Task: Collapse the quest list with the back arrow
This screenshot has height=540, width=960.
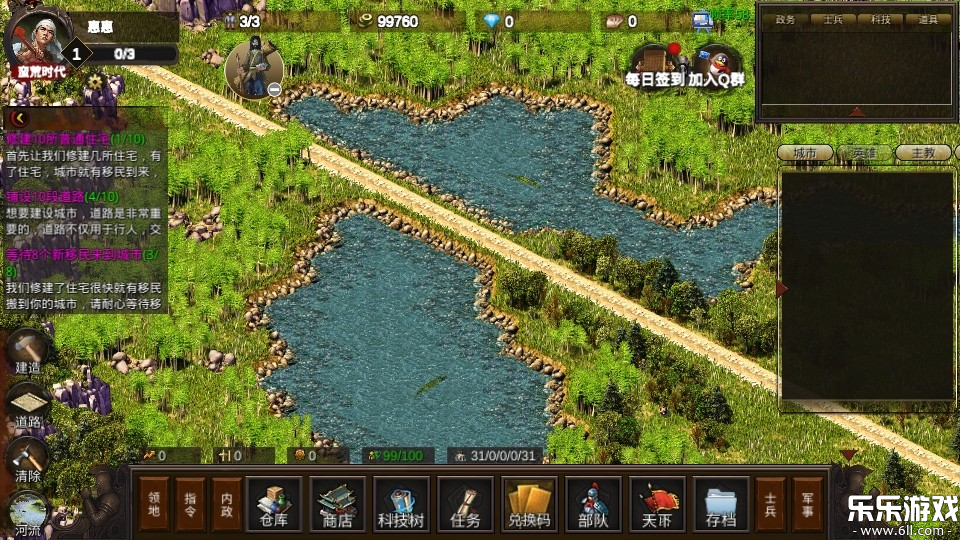Action: (x=17, y=117)
